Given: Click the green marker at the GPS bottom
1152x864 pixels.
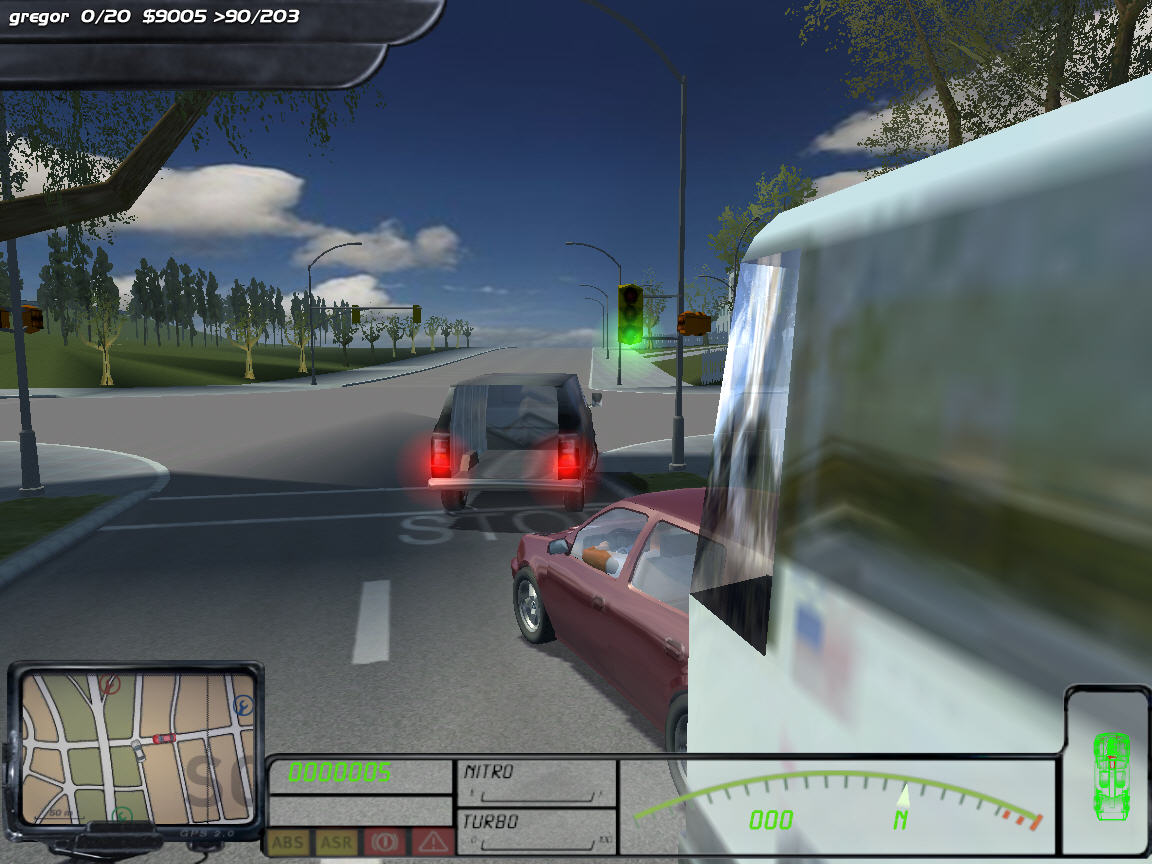Looking at the screenshot, I should click(122, 815).
